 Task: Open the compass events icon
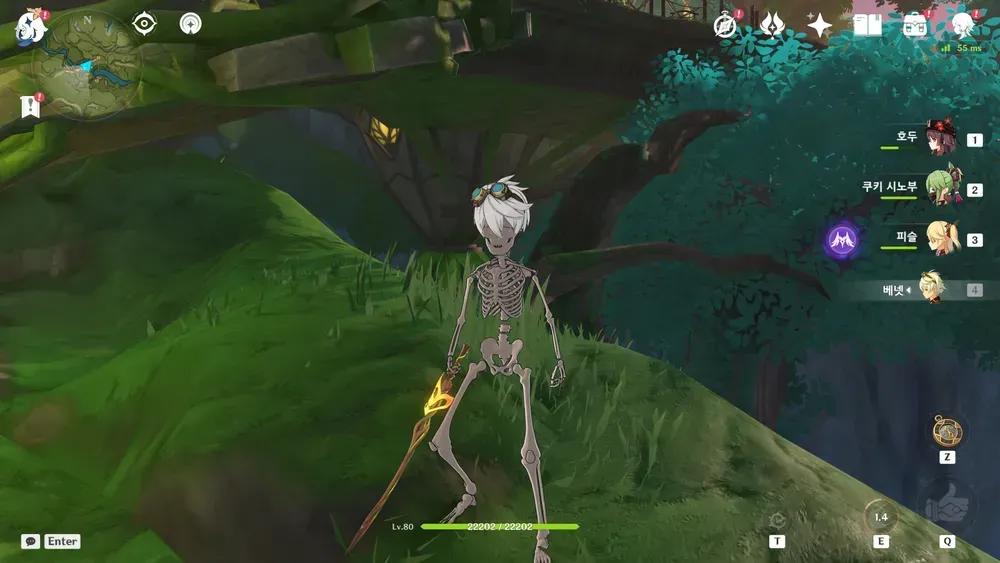[x=725, y=26]
